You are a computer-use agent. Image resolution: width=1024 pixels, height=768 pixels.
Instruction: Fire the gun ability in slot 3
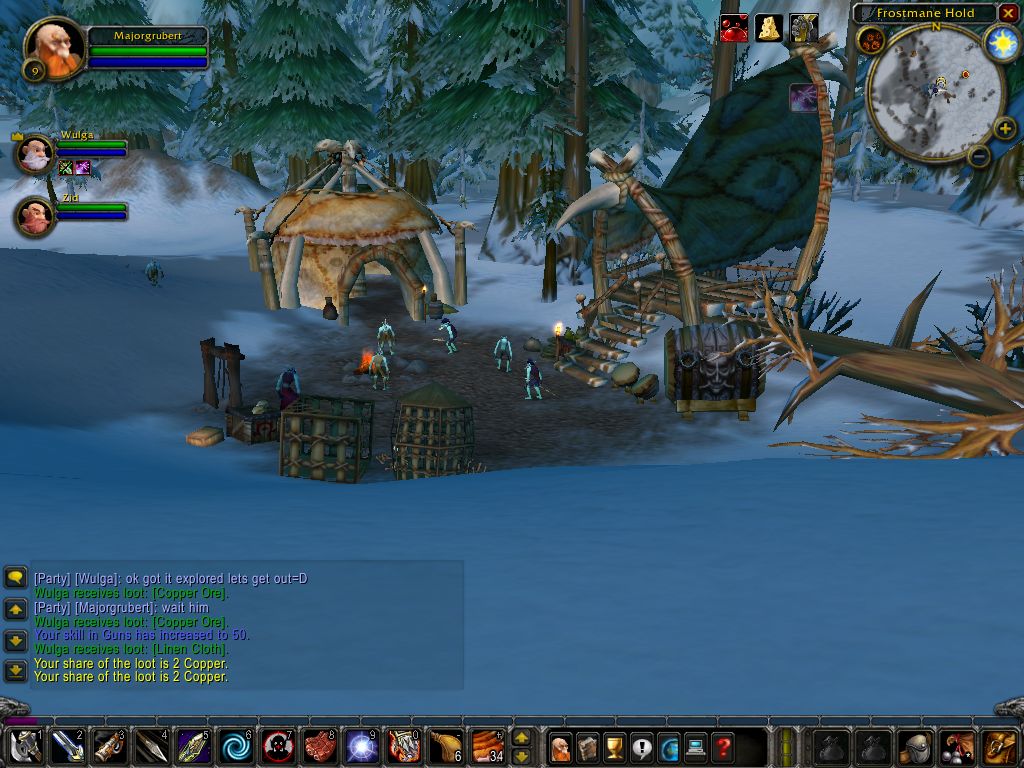[109, 747]
